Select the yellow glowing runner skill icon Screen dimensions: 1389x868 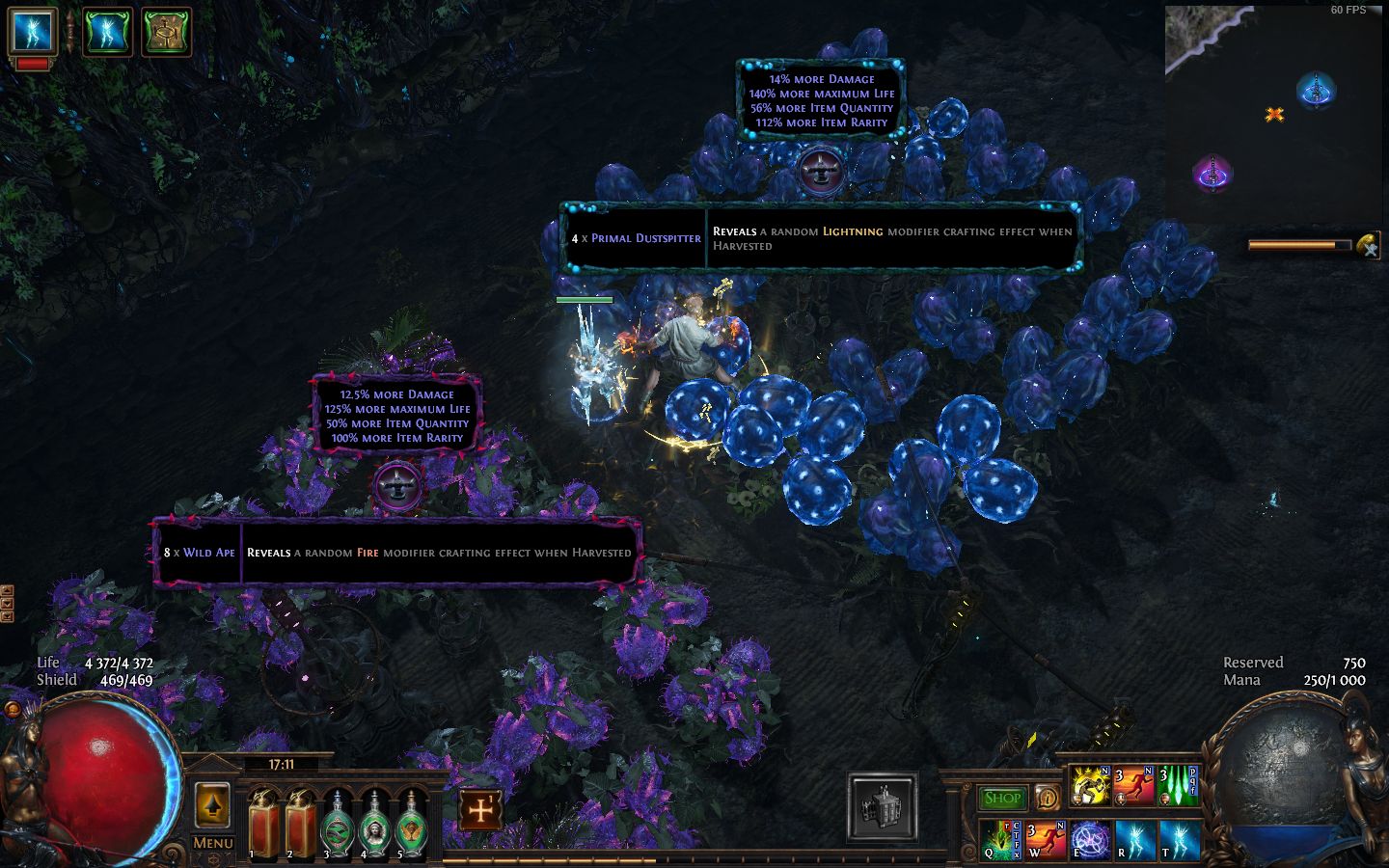click(1090, 786)
